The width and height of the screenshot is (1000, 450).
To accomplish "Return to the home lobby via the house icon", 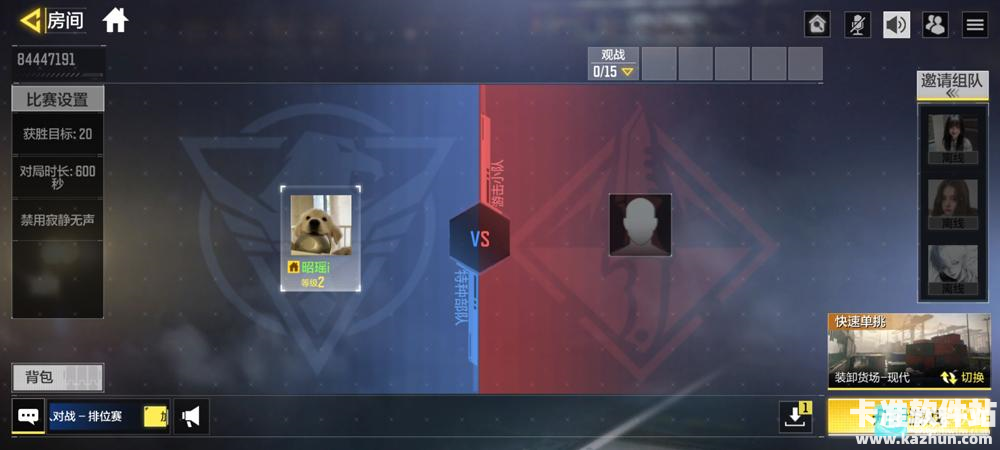I will pos(115,20).
